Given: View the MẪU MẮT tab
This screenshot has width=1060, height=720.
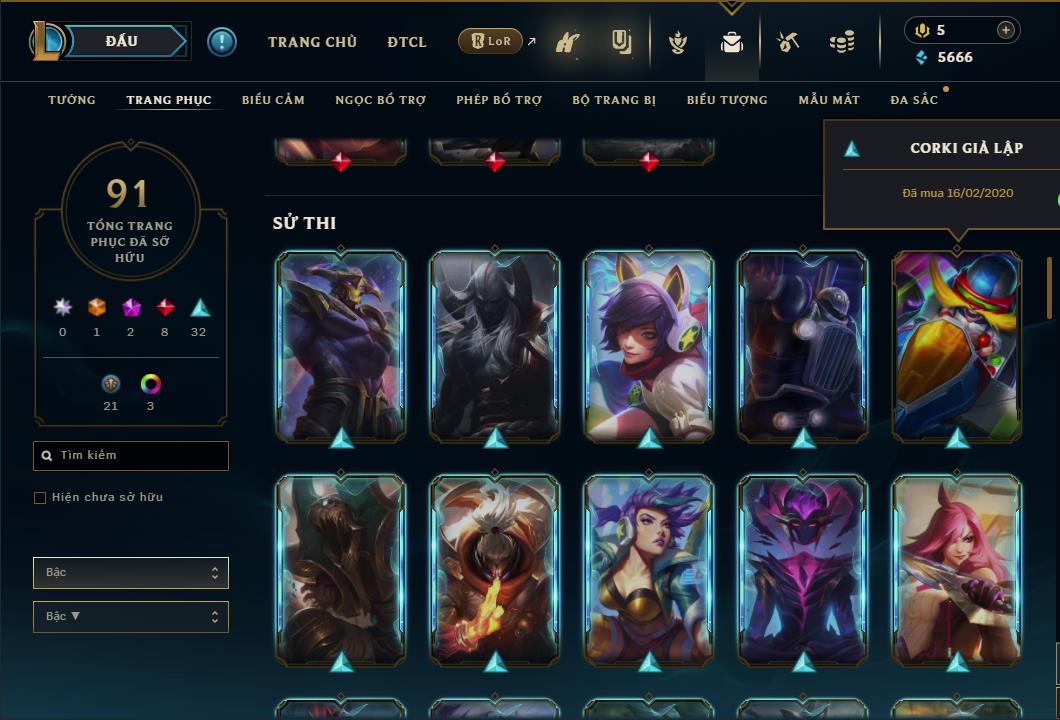Looking at the screenshot, I should [829, 100].
